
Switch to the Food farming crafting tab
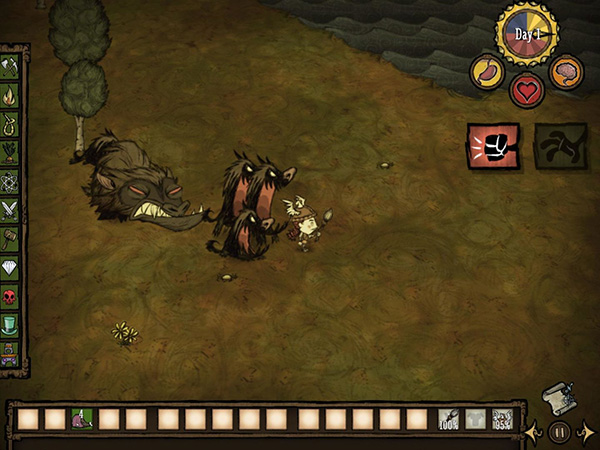[x=12, y=154]
